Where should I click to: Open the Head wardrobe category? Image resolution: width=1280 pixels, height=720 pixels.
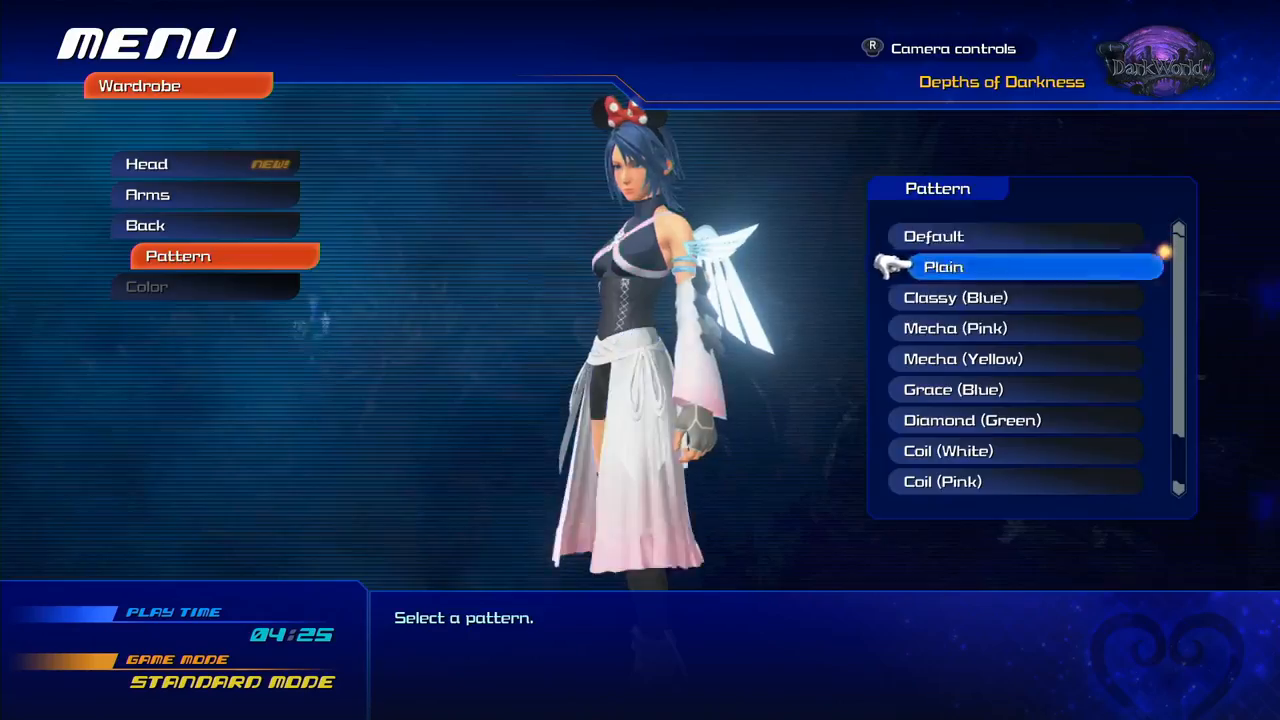pos(205,164)
